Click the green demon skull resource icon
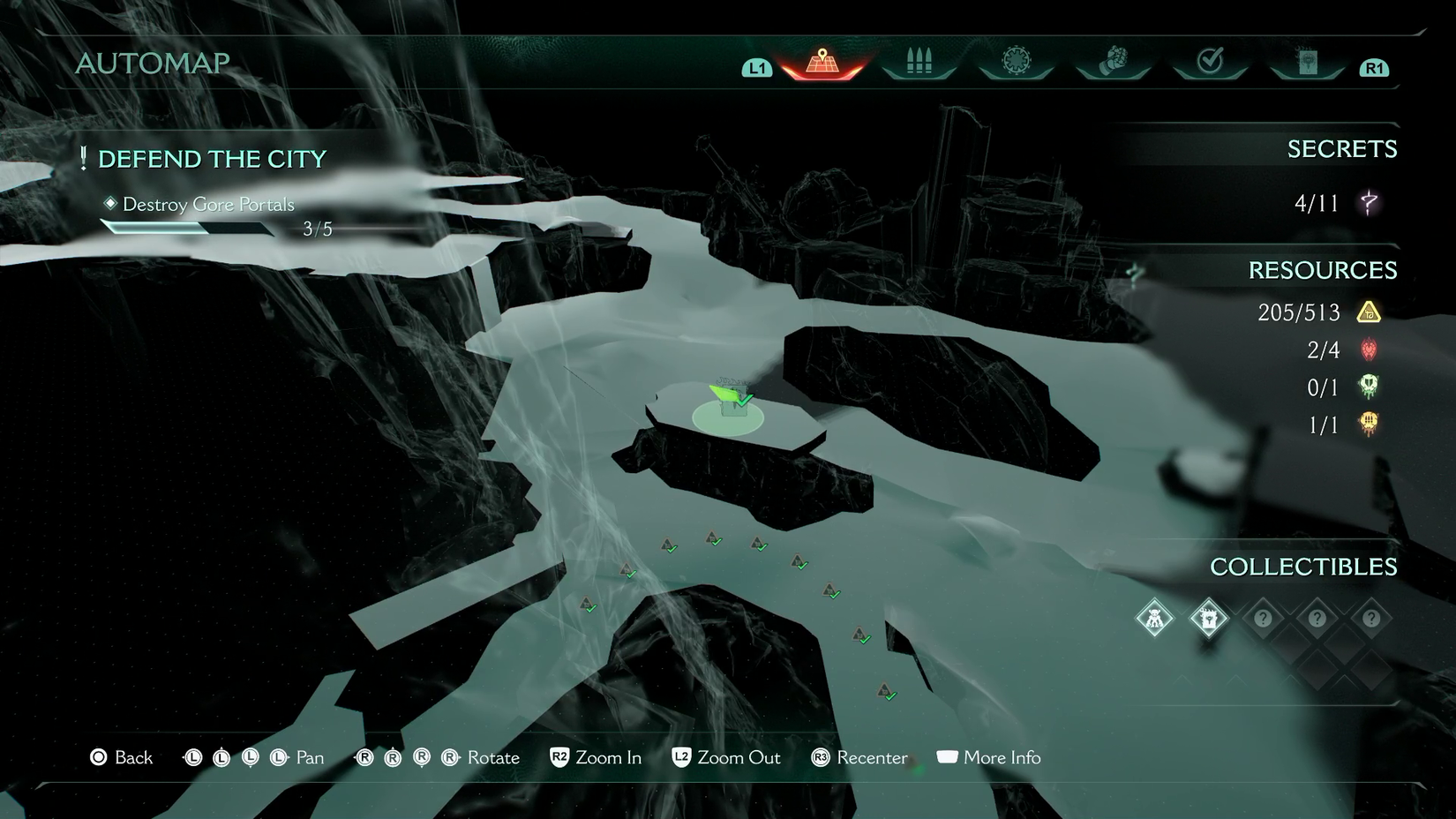The width and height of the screenshot is (1456, 819). point(1369,387)
